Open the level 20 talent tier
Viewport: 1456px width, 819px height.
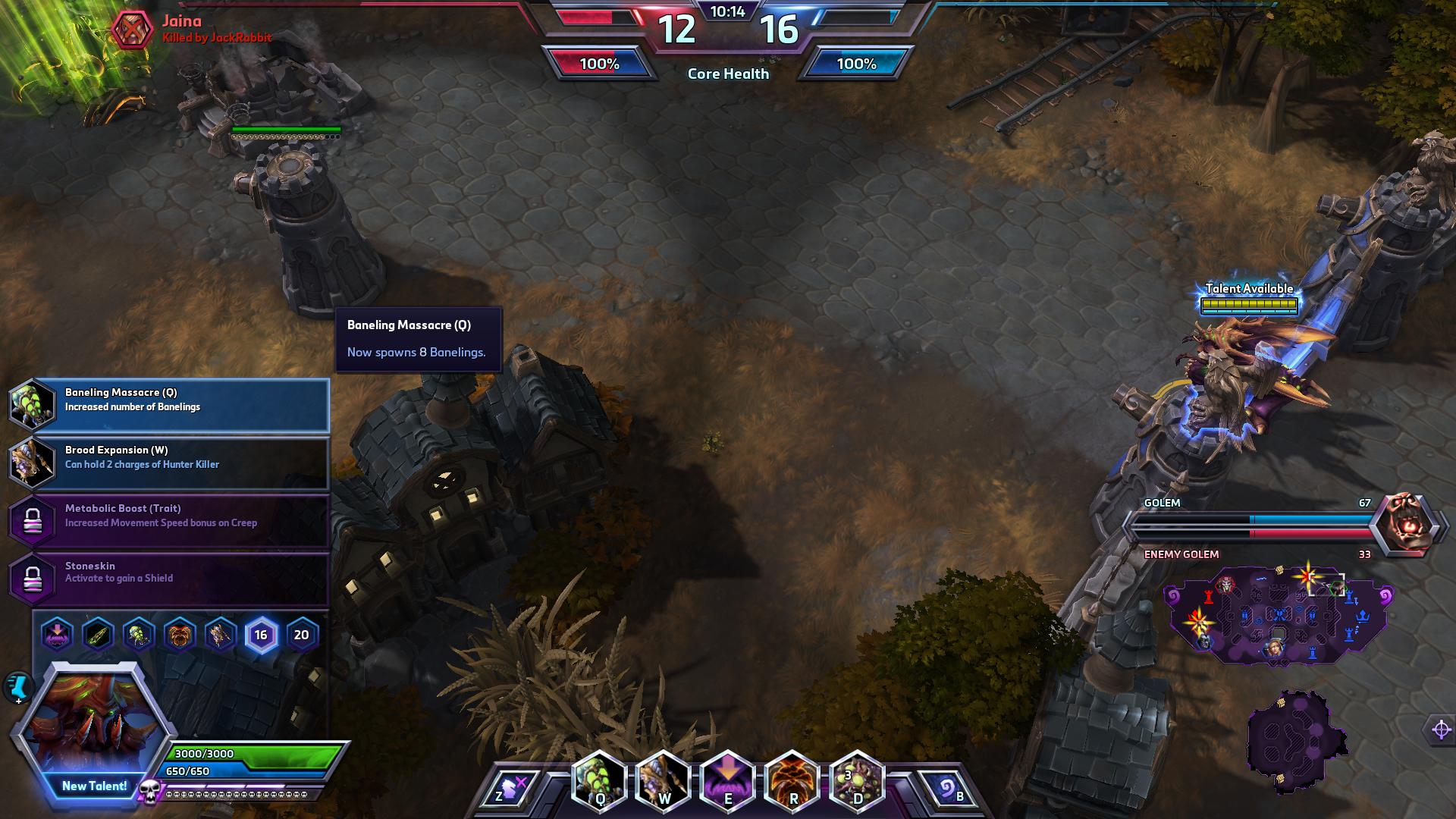coord(301,635)
